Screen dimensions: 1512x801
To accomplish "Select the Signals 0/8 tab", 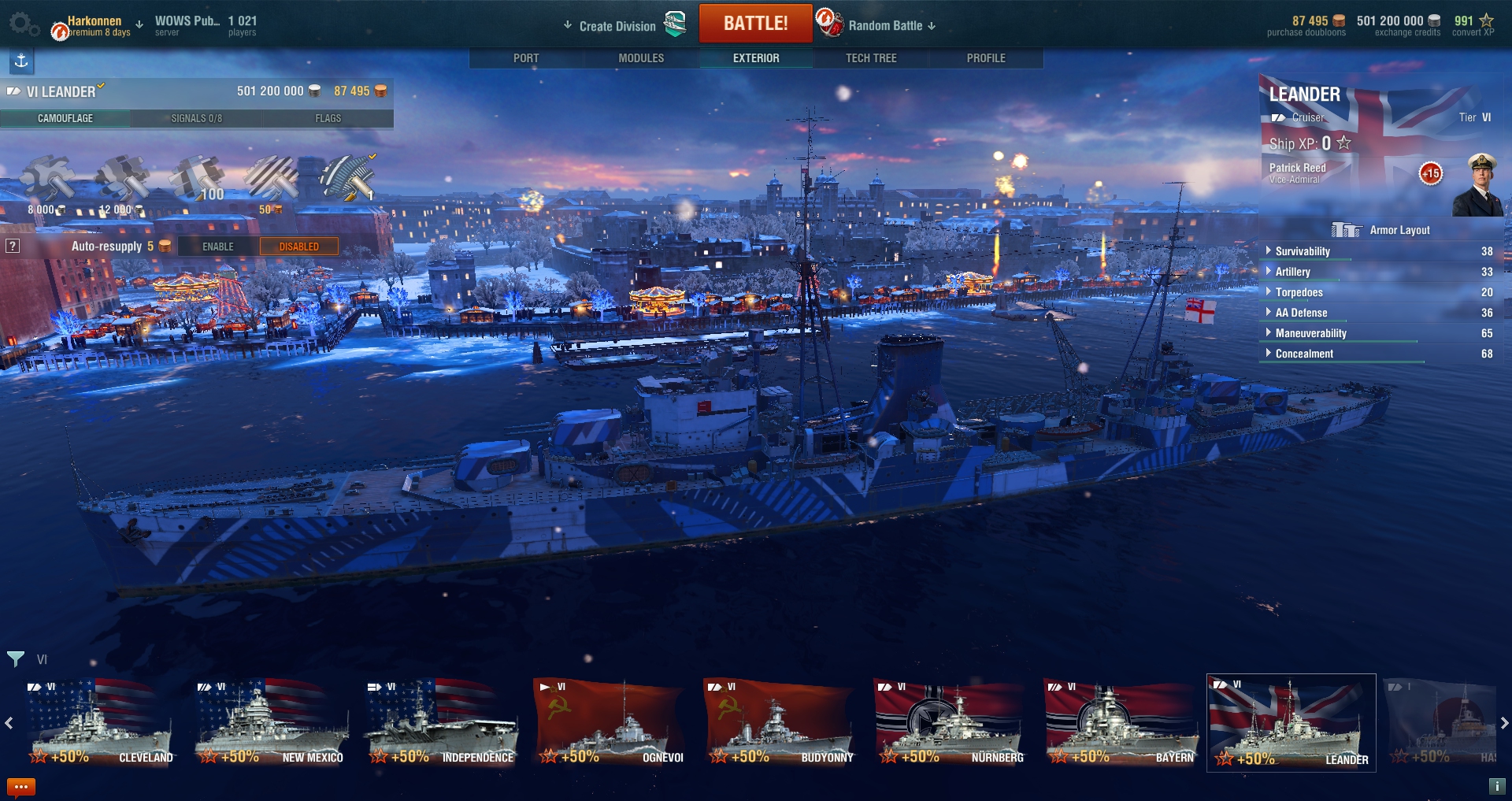I will point(196,118).
